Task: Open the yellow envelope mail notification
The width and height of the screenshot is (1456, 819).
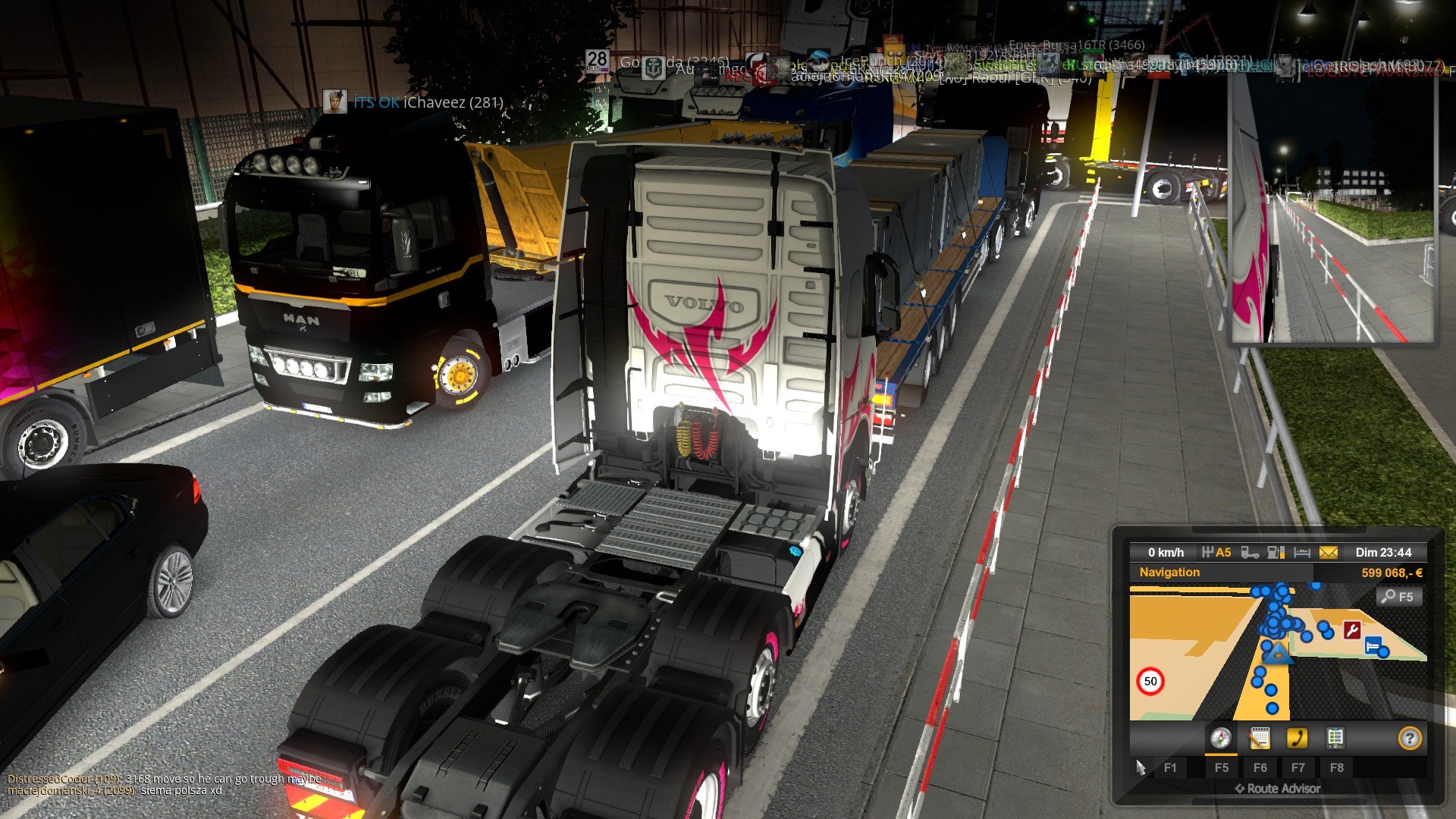Action: pos(1329,553)
